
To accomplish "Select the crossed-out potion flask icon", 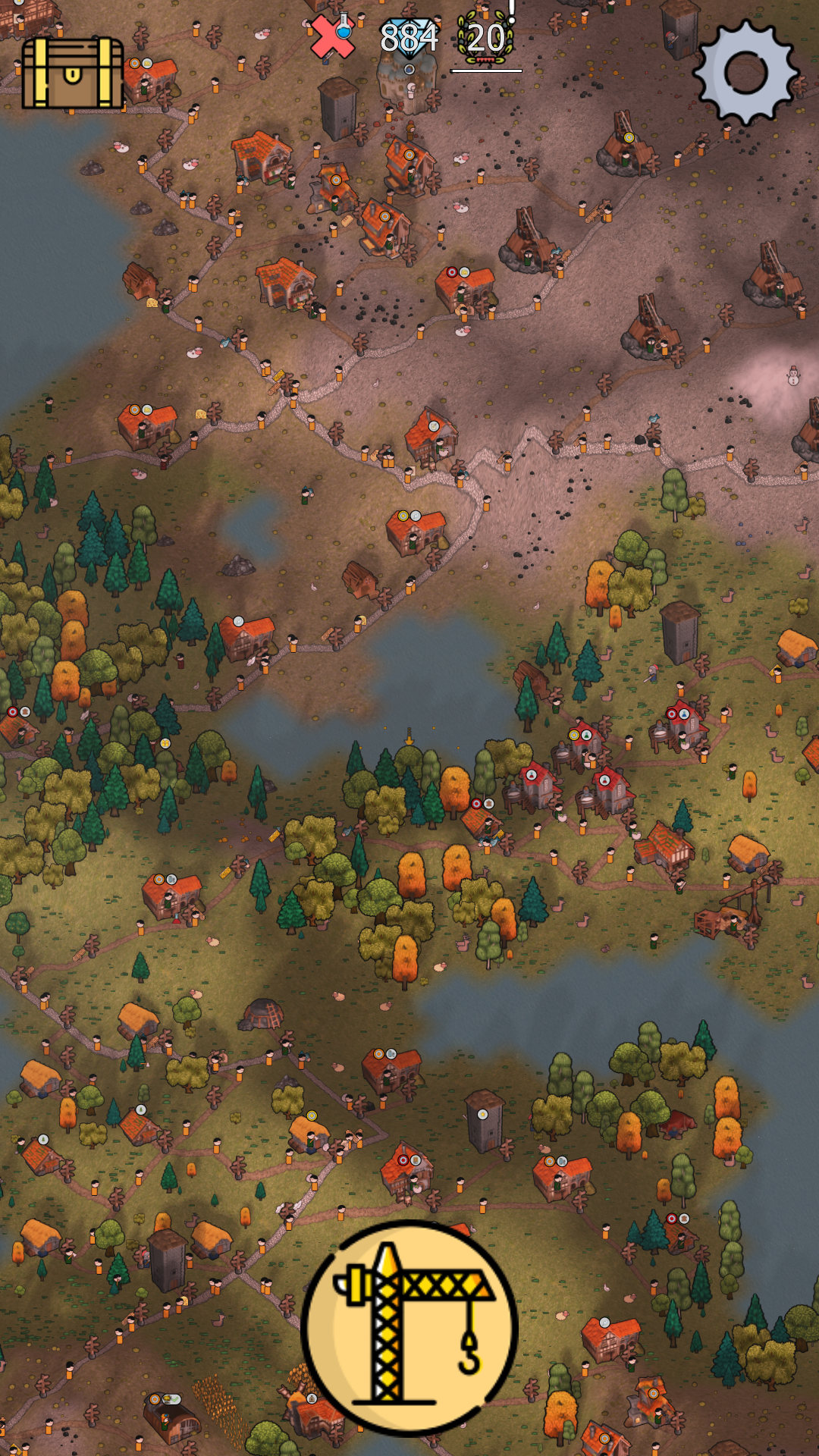I will (x=333, y=36).
